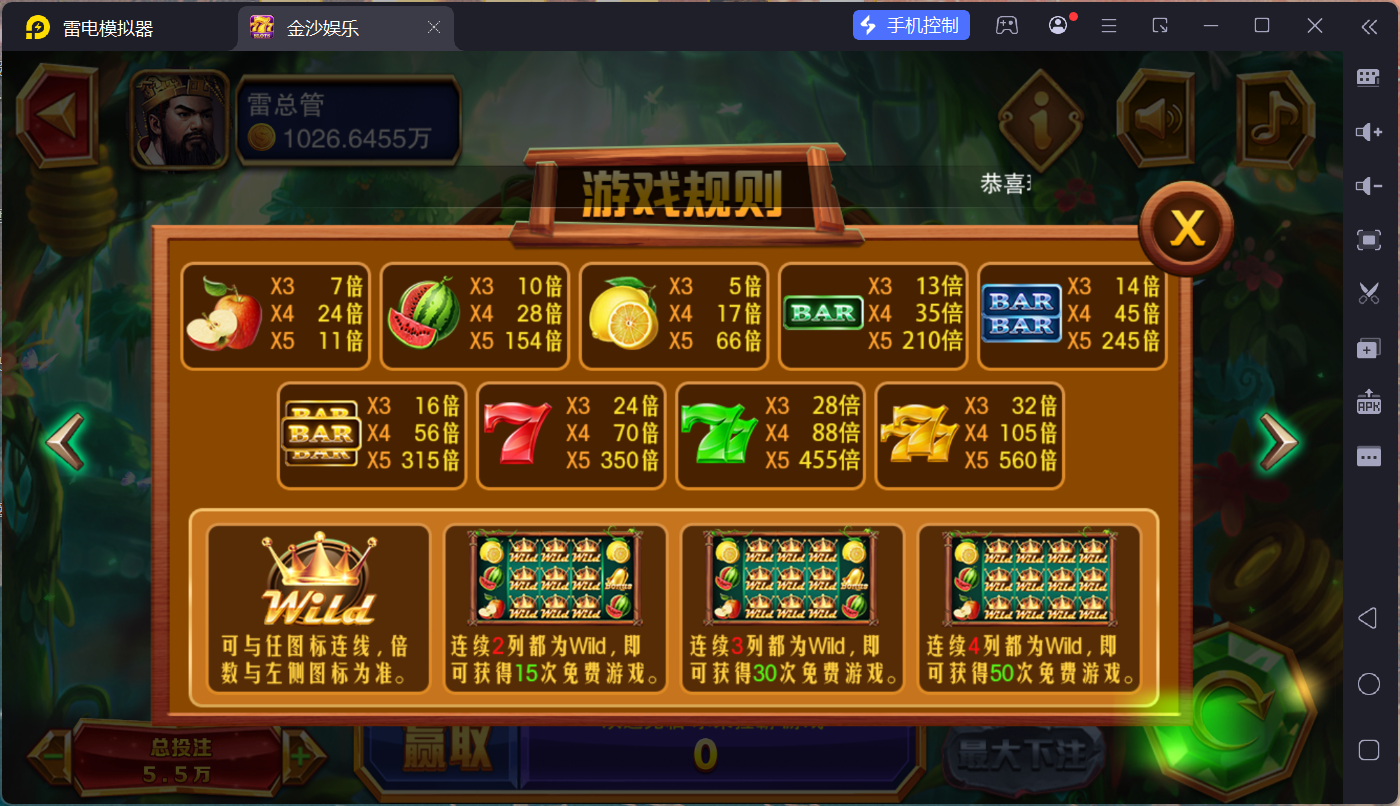
Task: Open the player avatar portrait
Action: (180, 119)
